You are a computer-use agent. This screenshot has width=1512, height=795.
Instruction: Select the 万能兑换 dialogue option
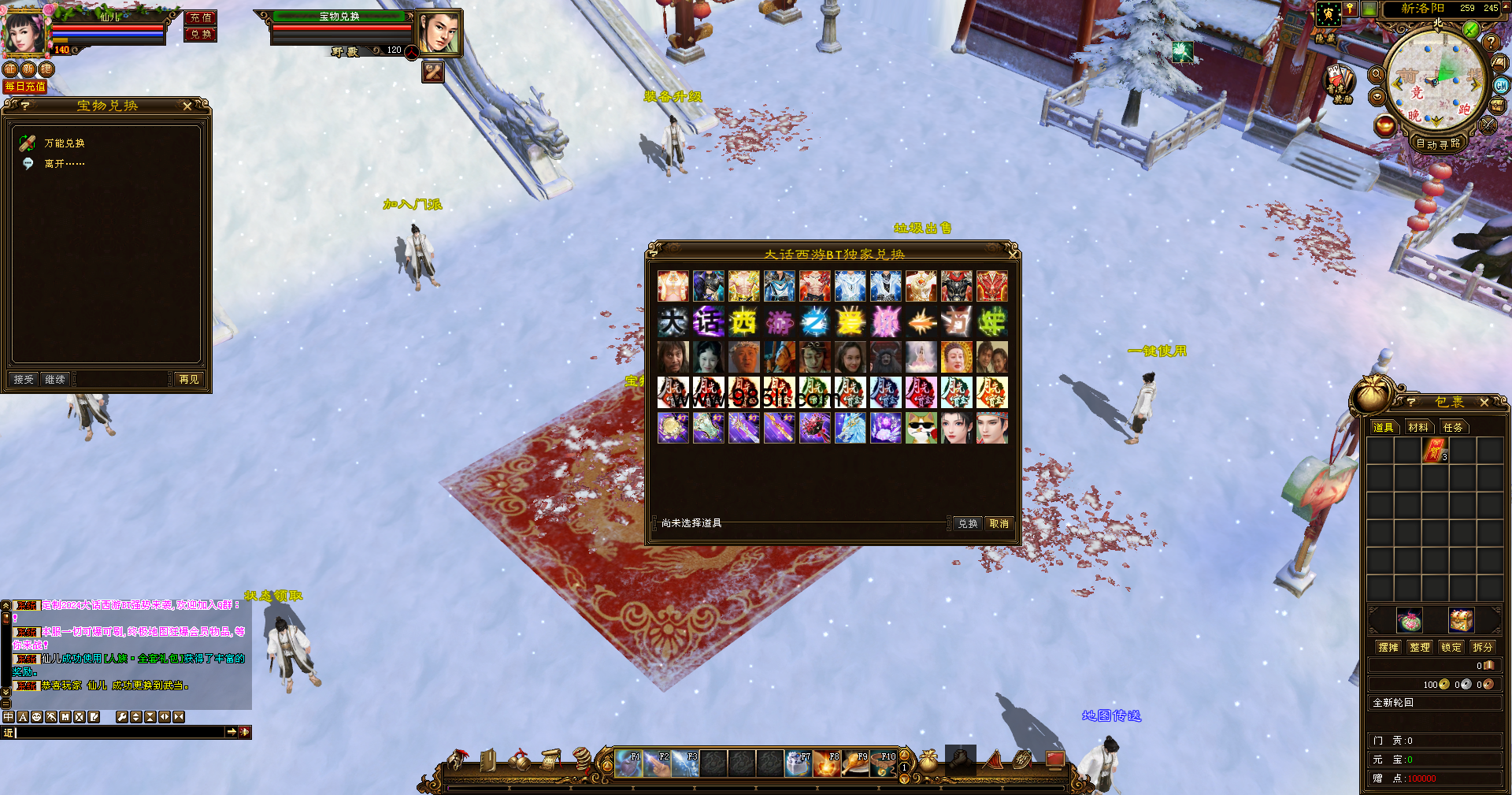(64, 143)
